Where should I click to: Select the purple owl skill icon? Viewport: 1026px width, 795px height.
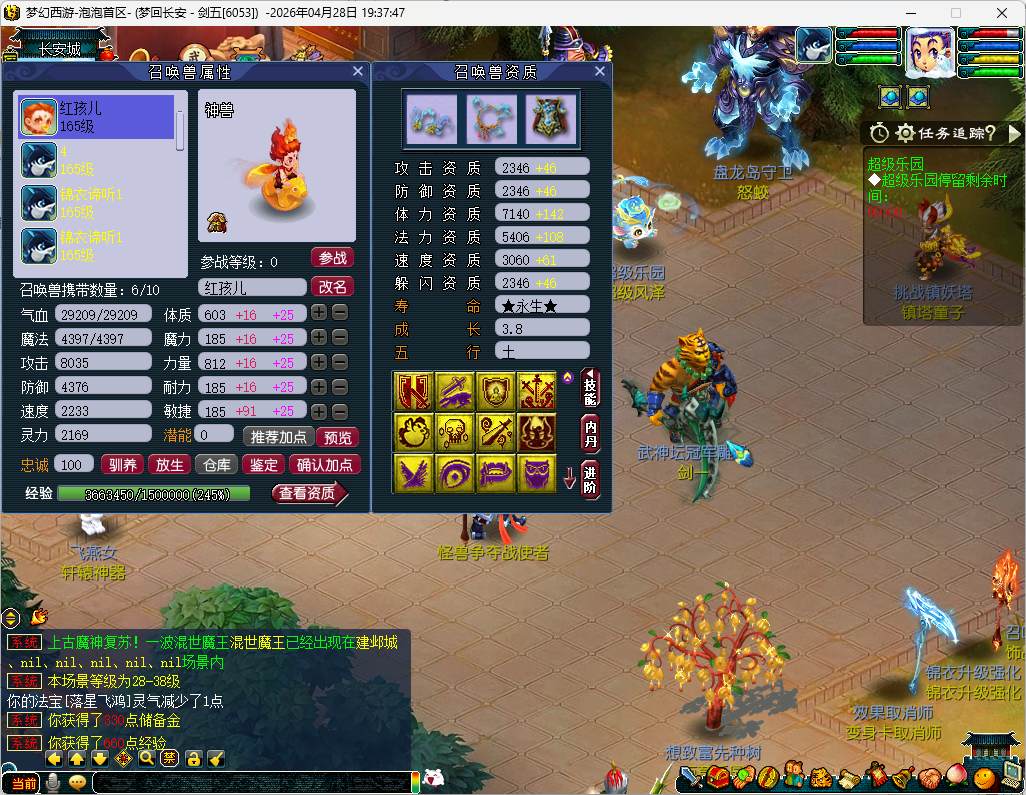click(x=537, y=473)
